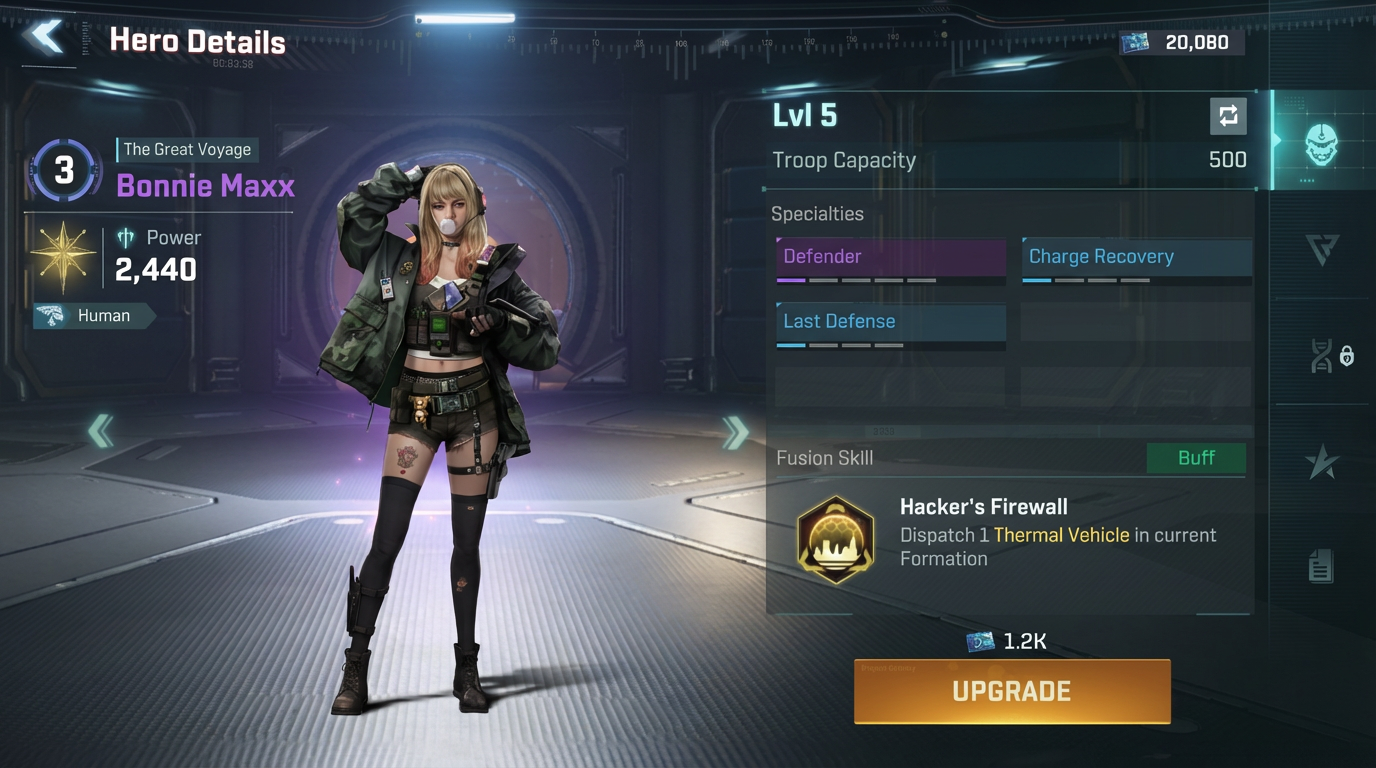View the next hero with the right chevron
The width and height of the screenshot is (1376, 768).
coord(736,432)
